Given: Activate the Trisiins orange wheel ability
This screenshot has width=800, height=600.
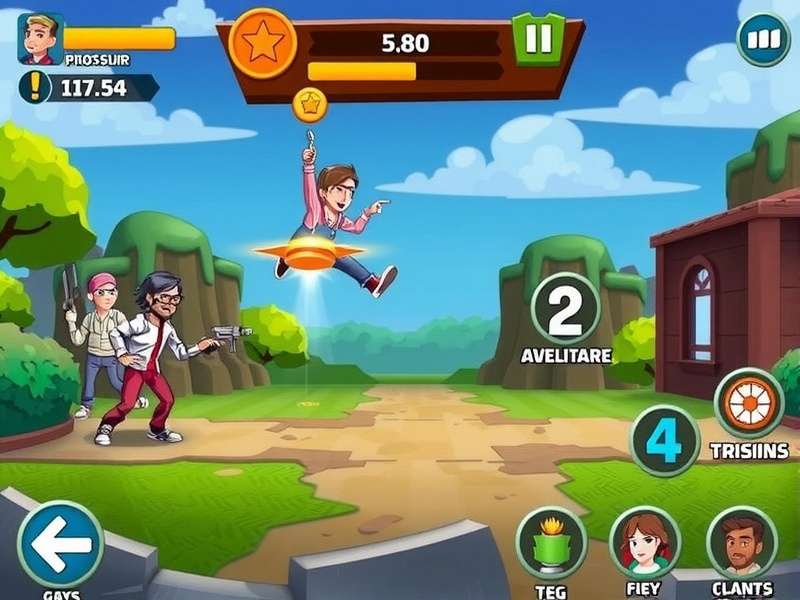Looking at the screenshot, I should click(x=749, y=403).
